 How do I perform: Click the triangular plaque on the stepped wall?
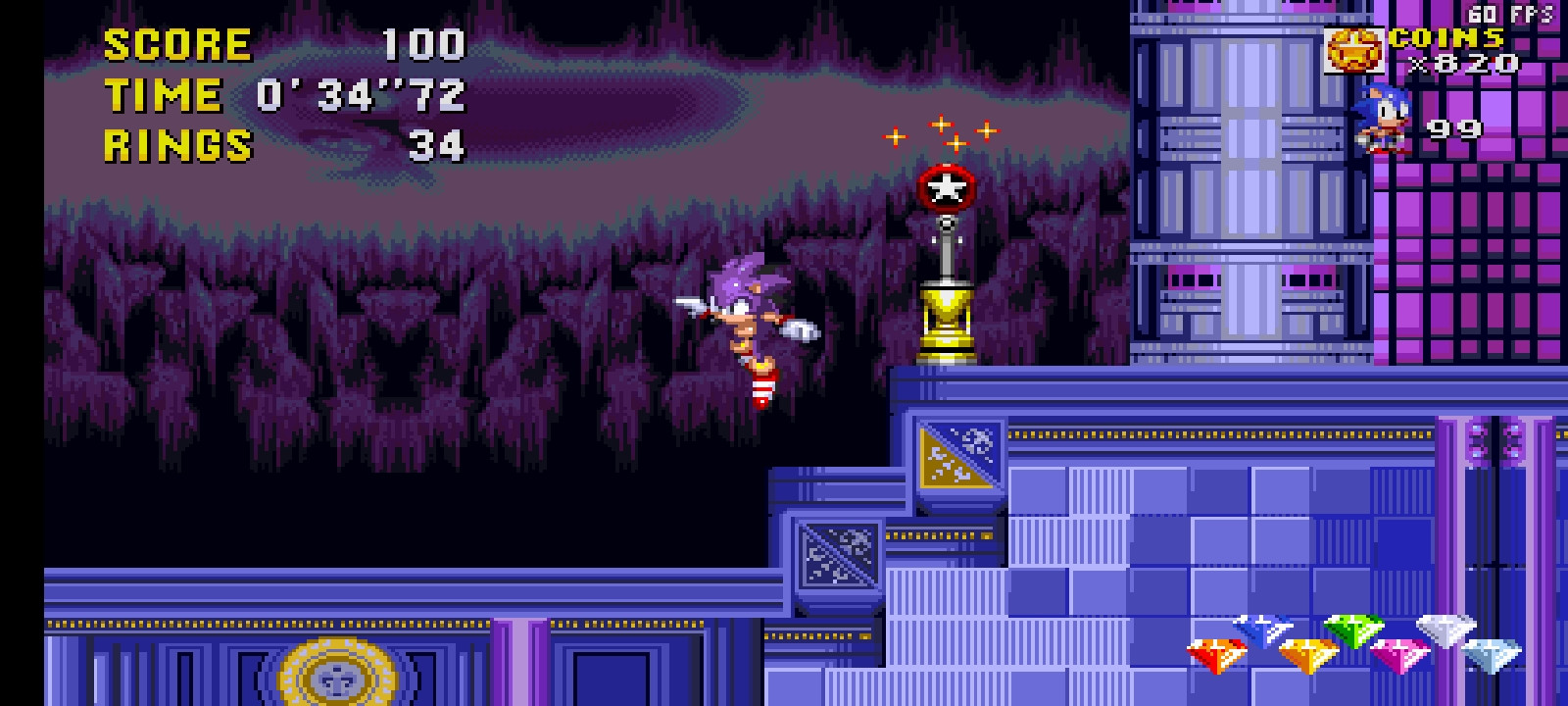pos(957,454)
